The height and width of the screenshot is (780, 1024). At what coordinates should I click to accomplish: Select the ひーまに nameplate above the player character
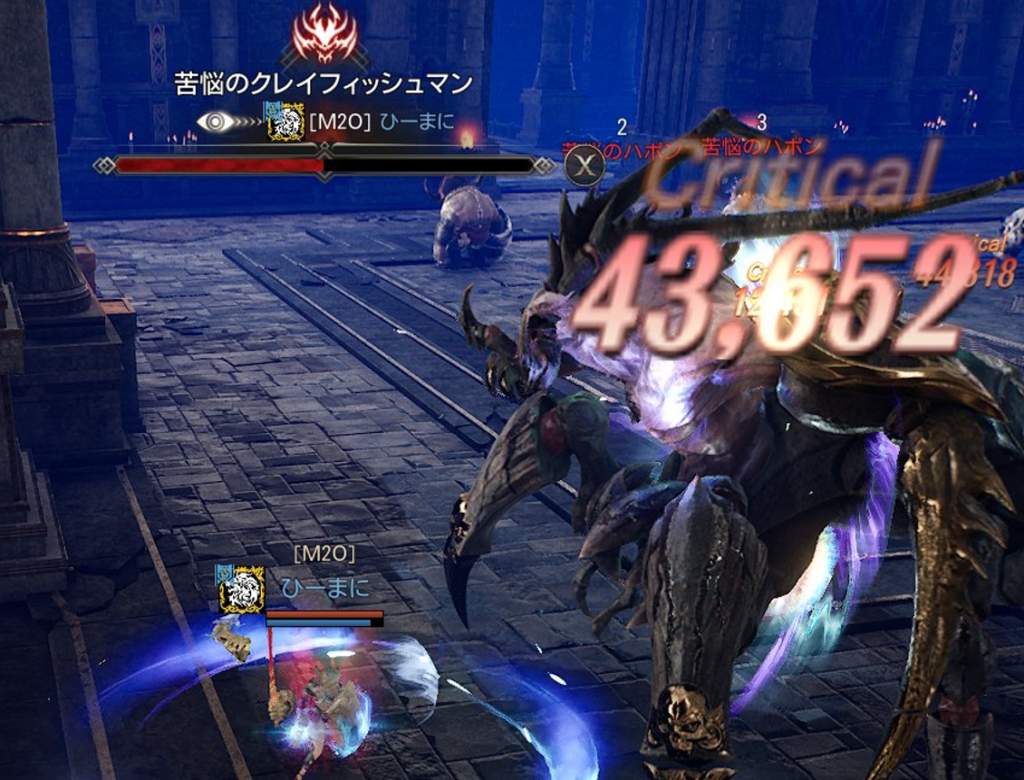point(325,588)
